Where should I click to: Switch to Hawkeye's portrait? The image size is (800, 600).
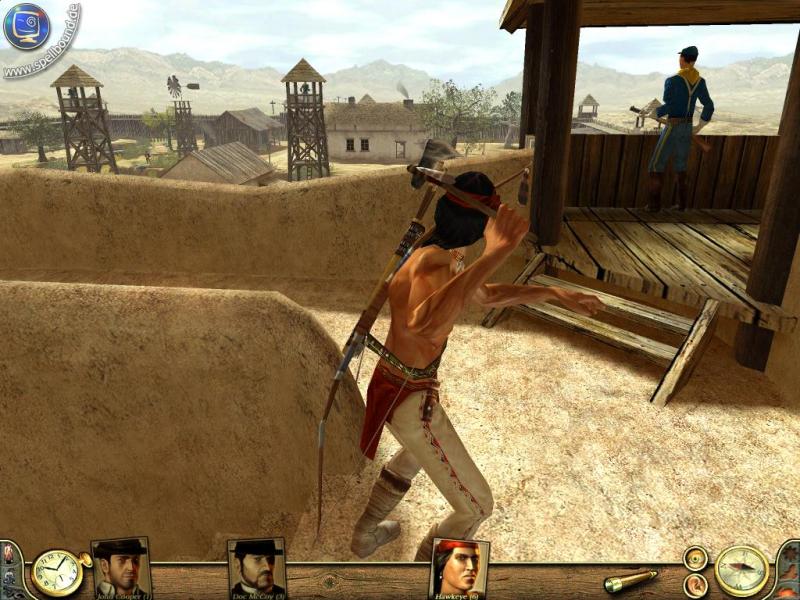pos(459,568)
